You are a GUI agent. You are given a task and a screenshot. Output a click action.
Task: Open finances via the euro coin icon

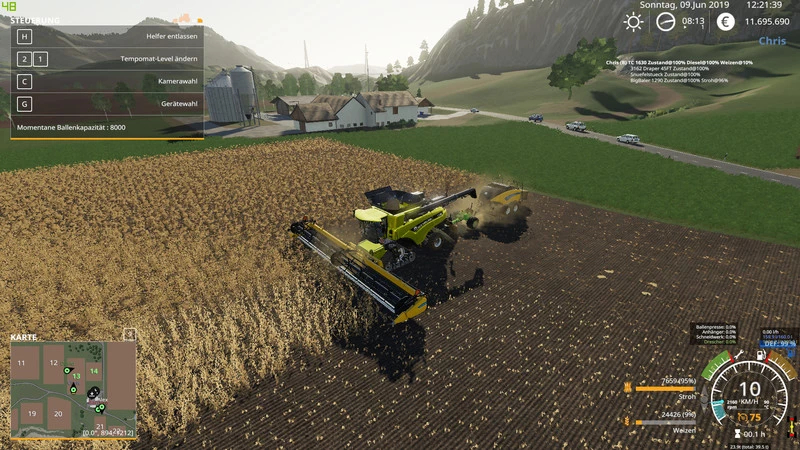pyautogui.click(x=725, y=21)
